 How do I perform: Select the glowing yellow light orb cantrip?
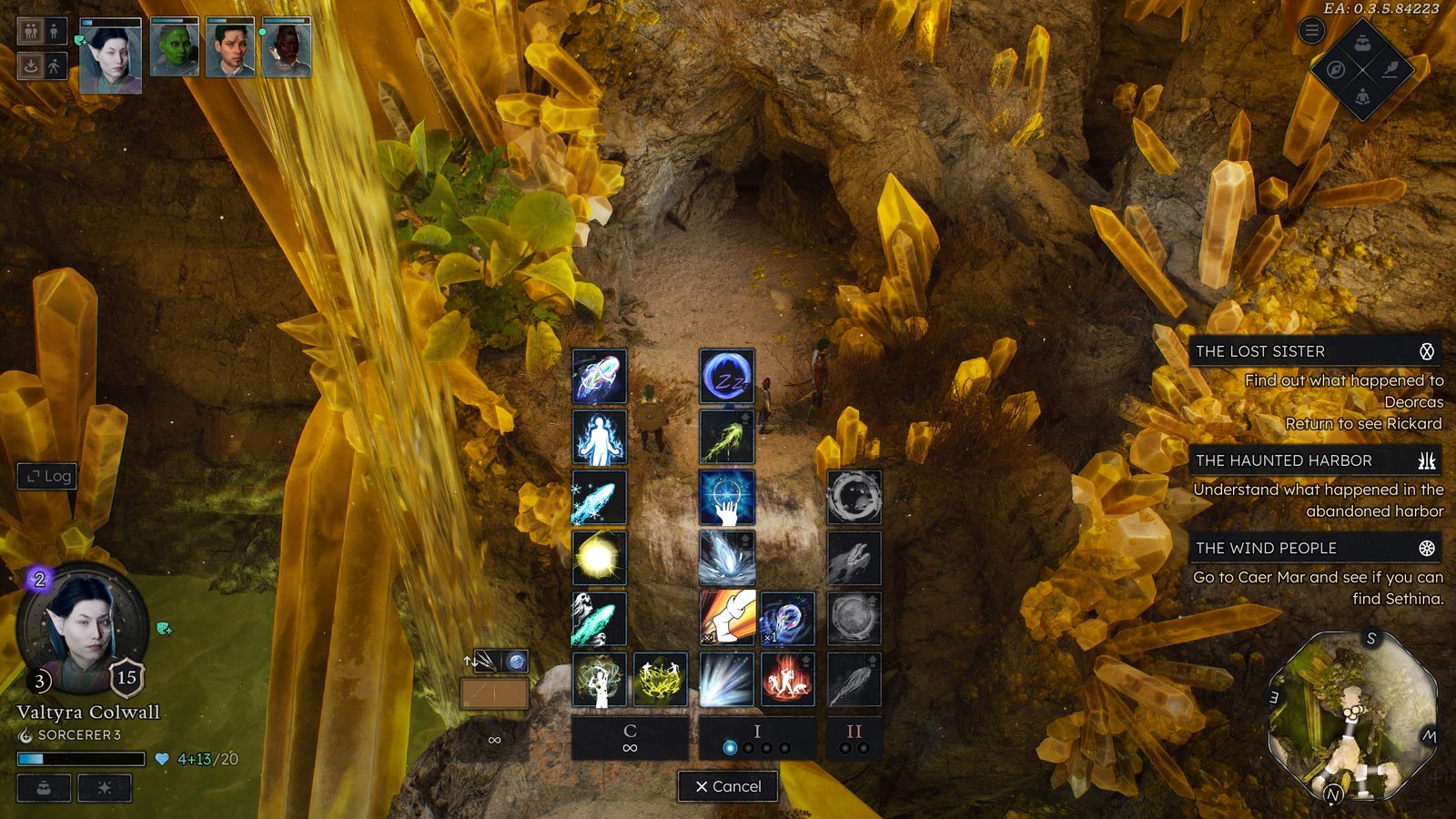pos(599,557)
